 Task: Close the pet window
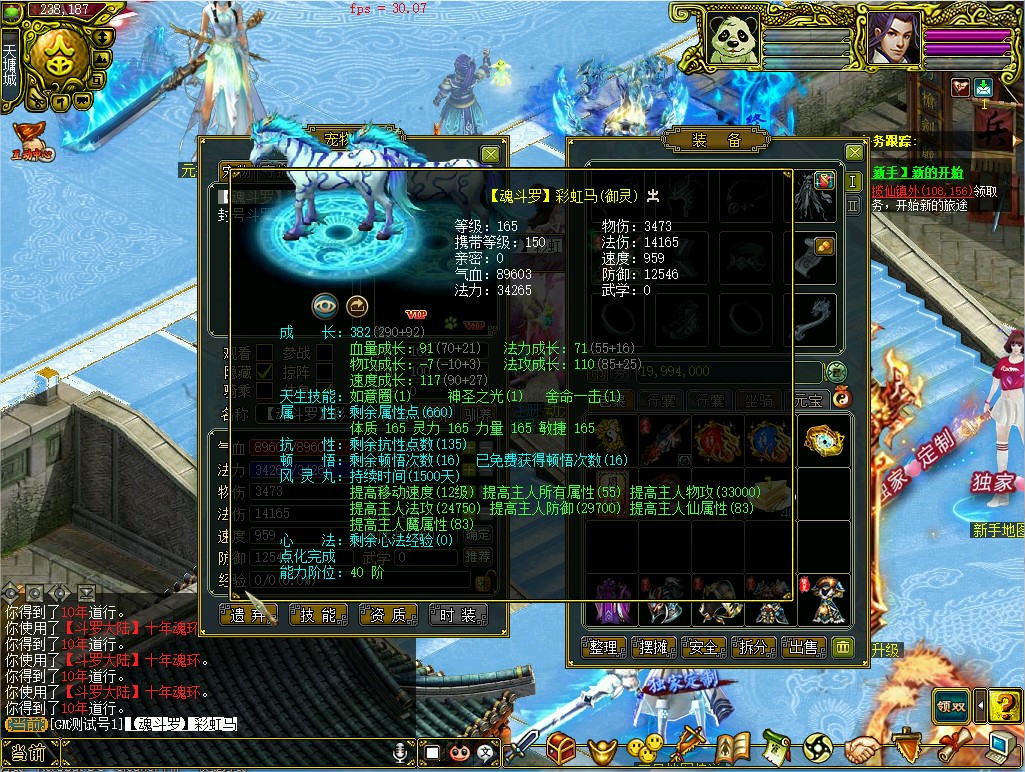(x=490, y=154)
